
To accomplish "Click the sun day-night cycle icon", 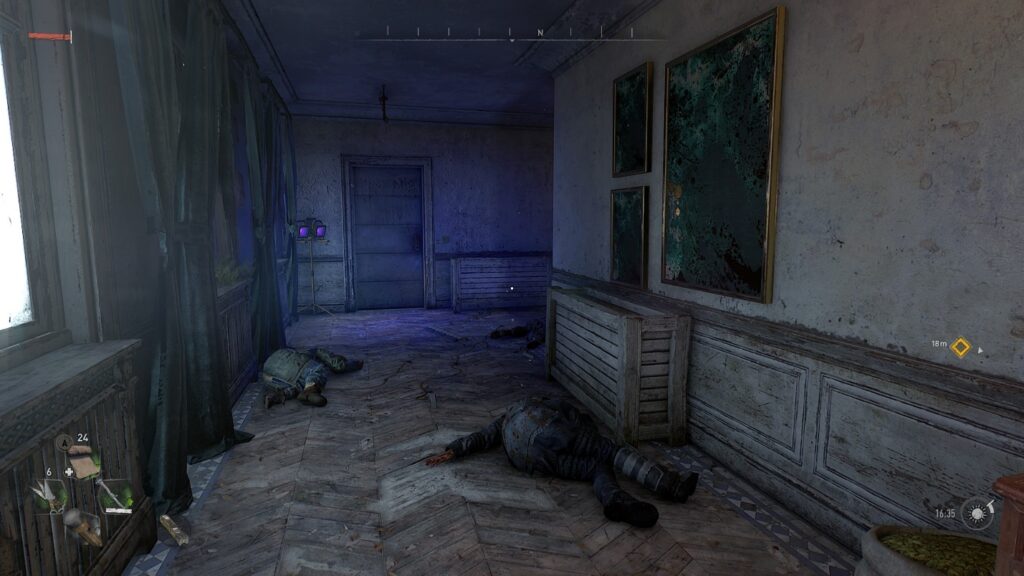I will tap(978, 512).
